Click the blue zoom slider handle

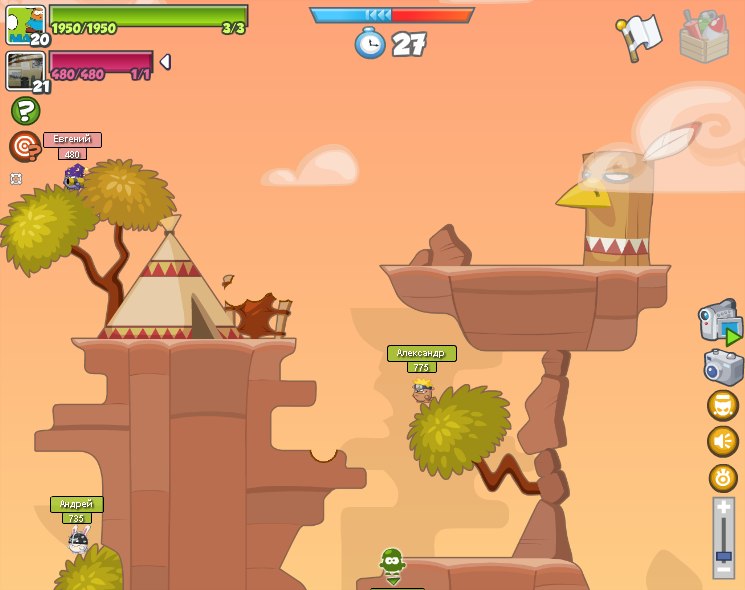click(724, 555)
